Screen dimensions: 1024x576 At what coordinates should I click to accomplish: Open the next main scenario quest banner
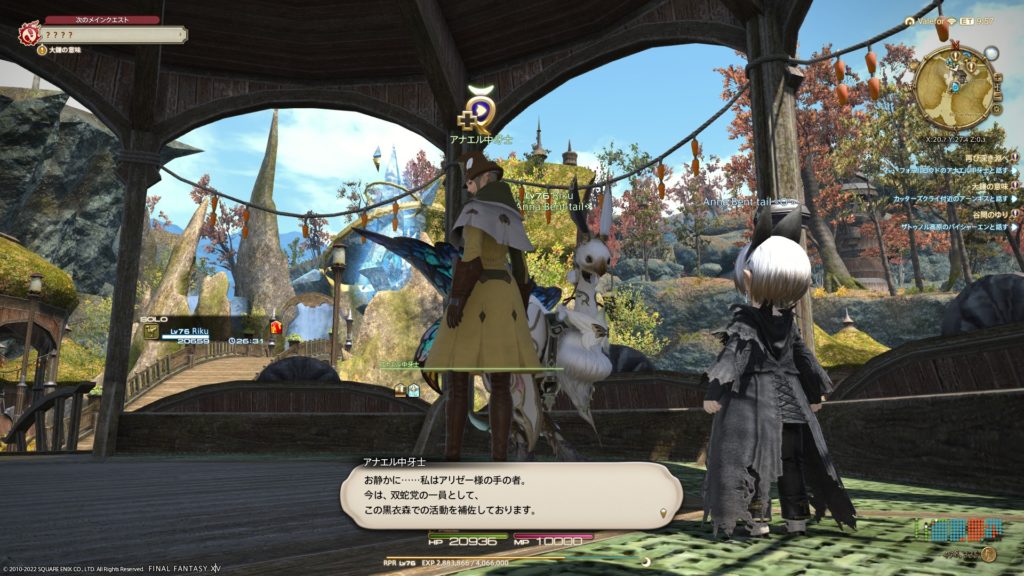coord(110,34)
